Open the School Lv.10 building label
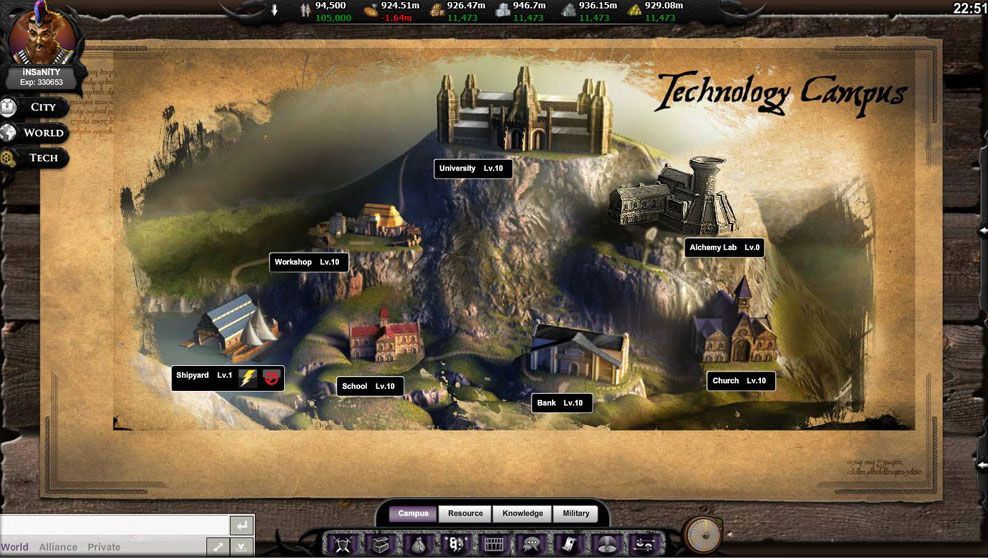The width and height of the screenshot is (988, 558). coord(369,386)
